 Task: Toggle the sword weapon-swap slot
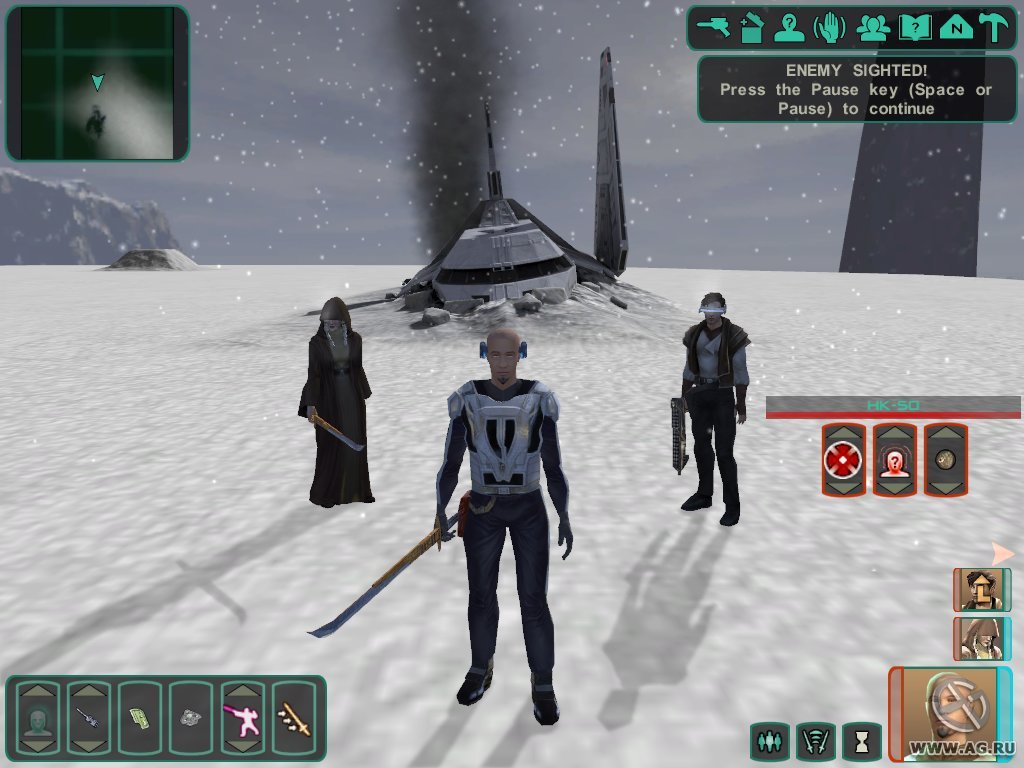tap(293, 717)
